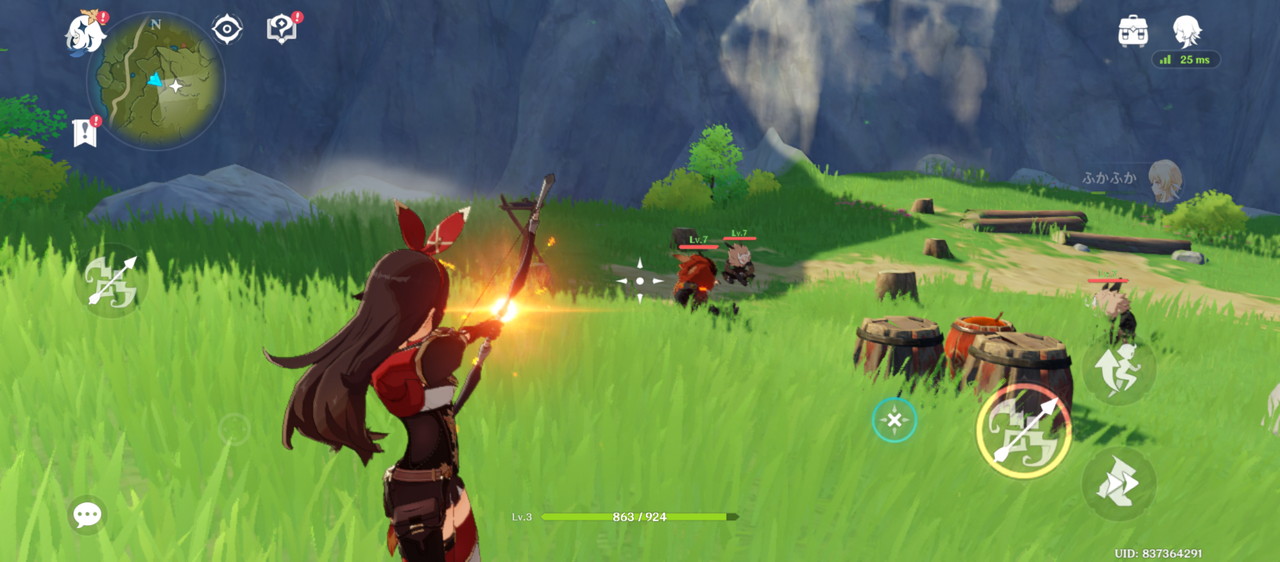The height and width of the screenshot is (562, 1280).
Task: Open the chat speech bubble
Action: tap(87, 515)
